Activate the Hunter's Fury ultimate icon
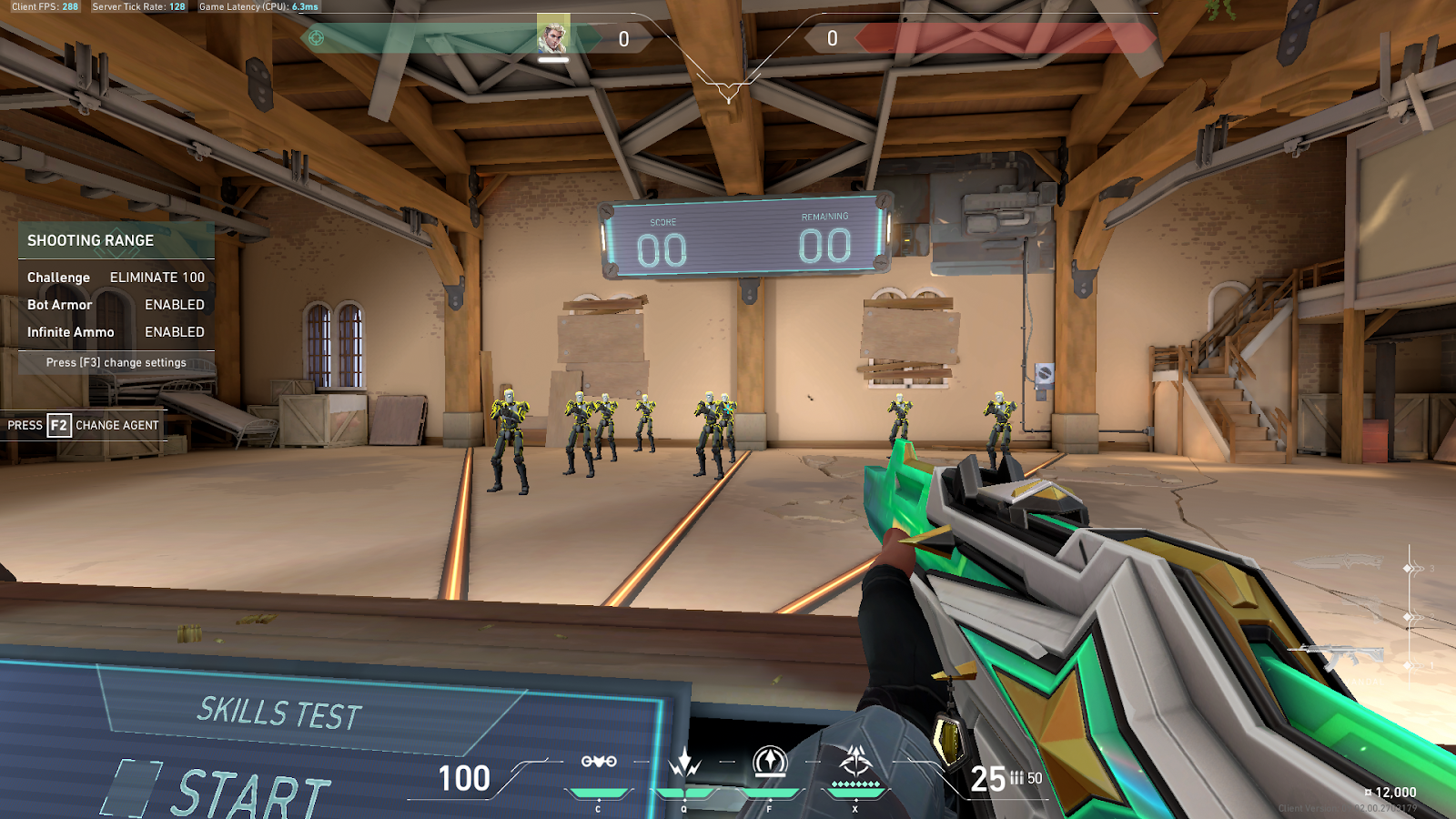 855,761
